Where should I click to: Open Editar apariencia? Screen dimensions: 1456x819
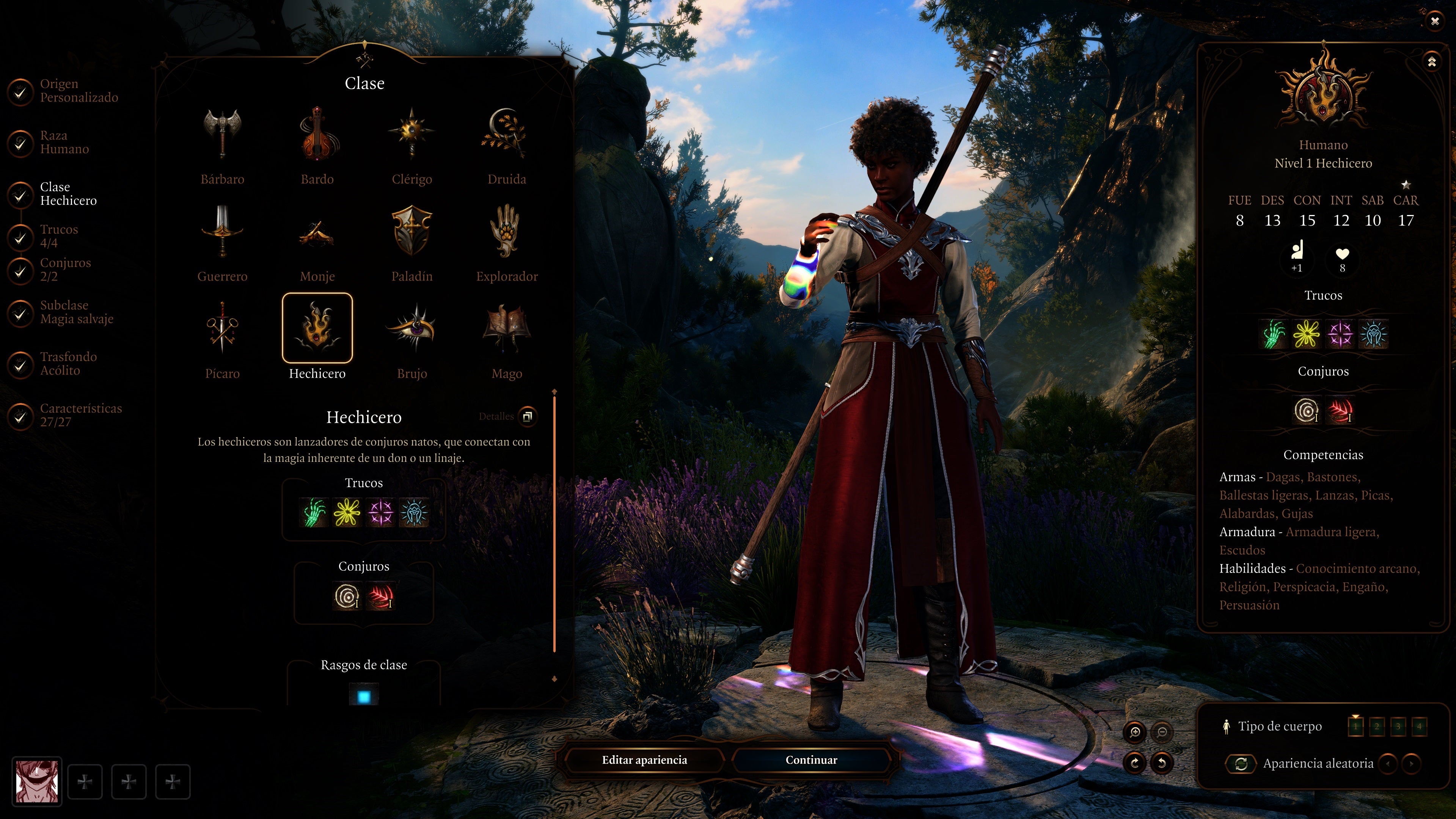[x=644, y=760]
